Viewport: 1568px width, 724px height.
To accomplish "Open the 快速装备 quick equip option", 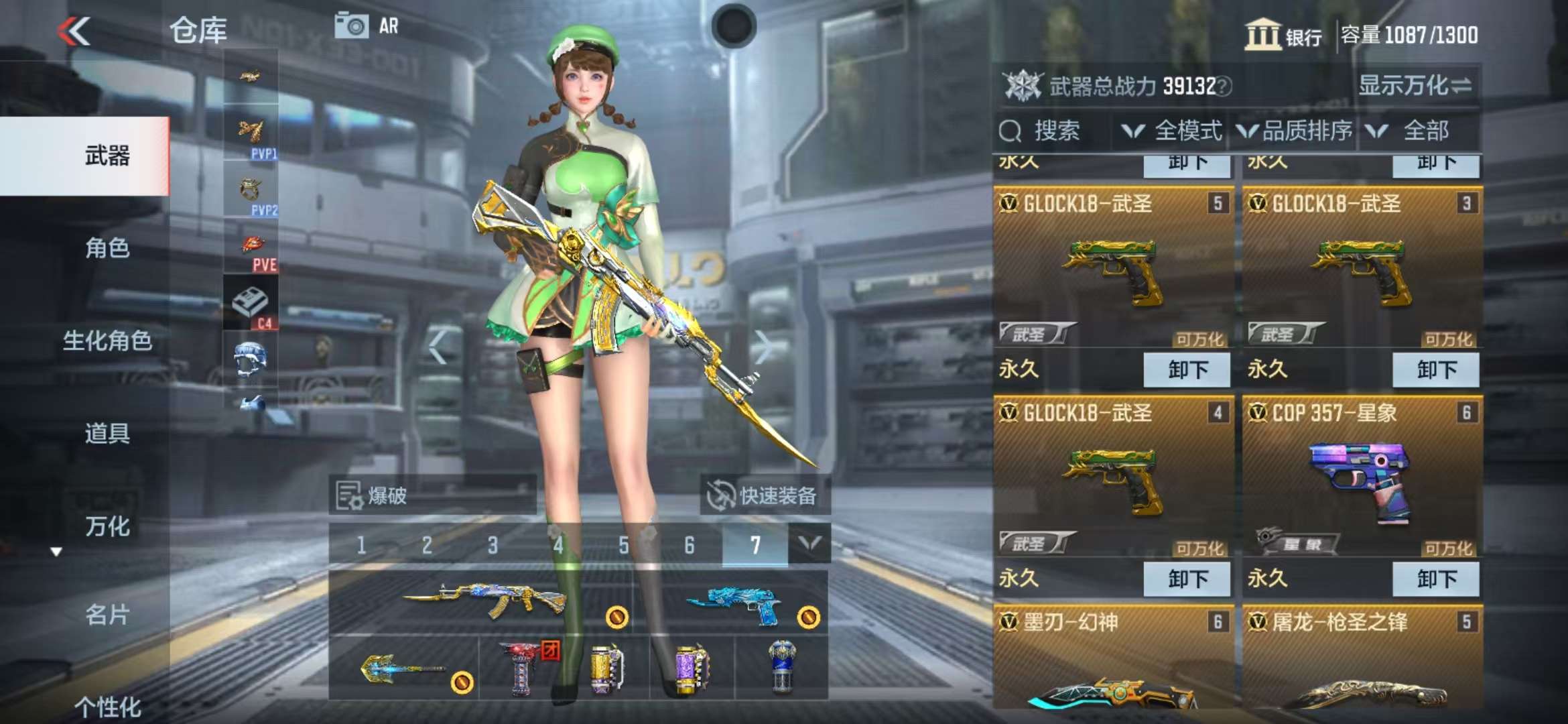I will (x=765, y=496).
